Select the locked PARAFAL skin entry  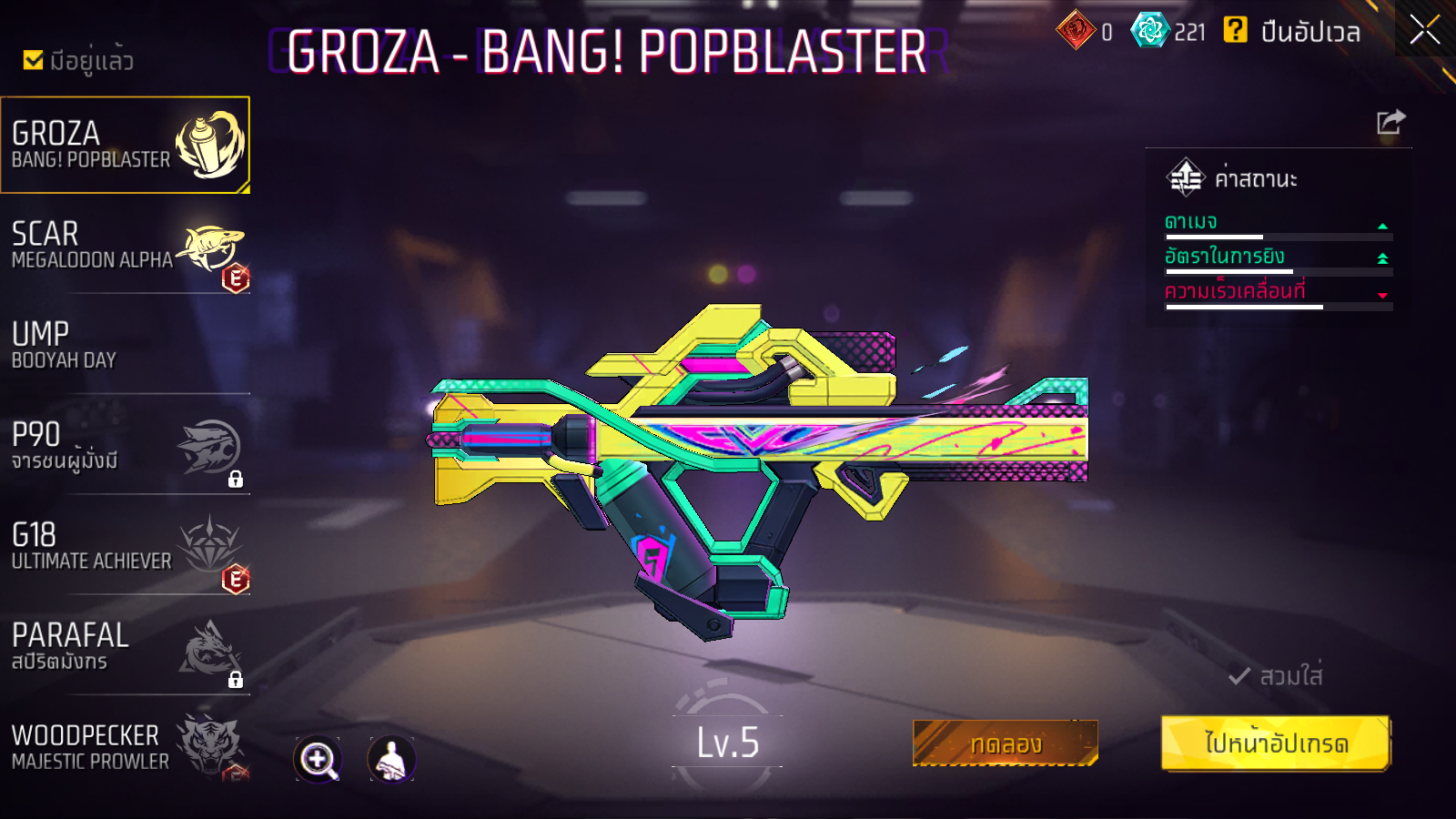[125, 646]
